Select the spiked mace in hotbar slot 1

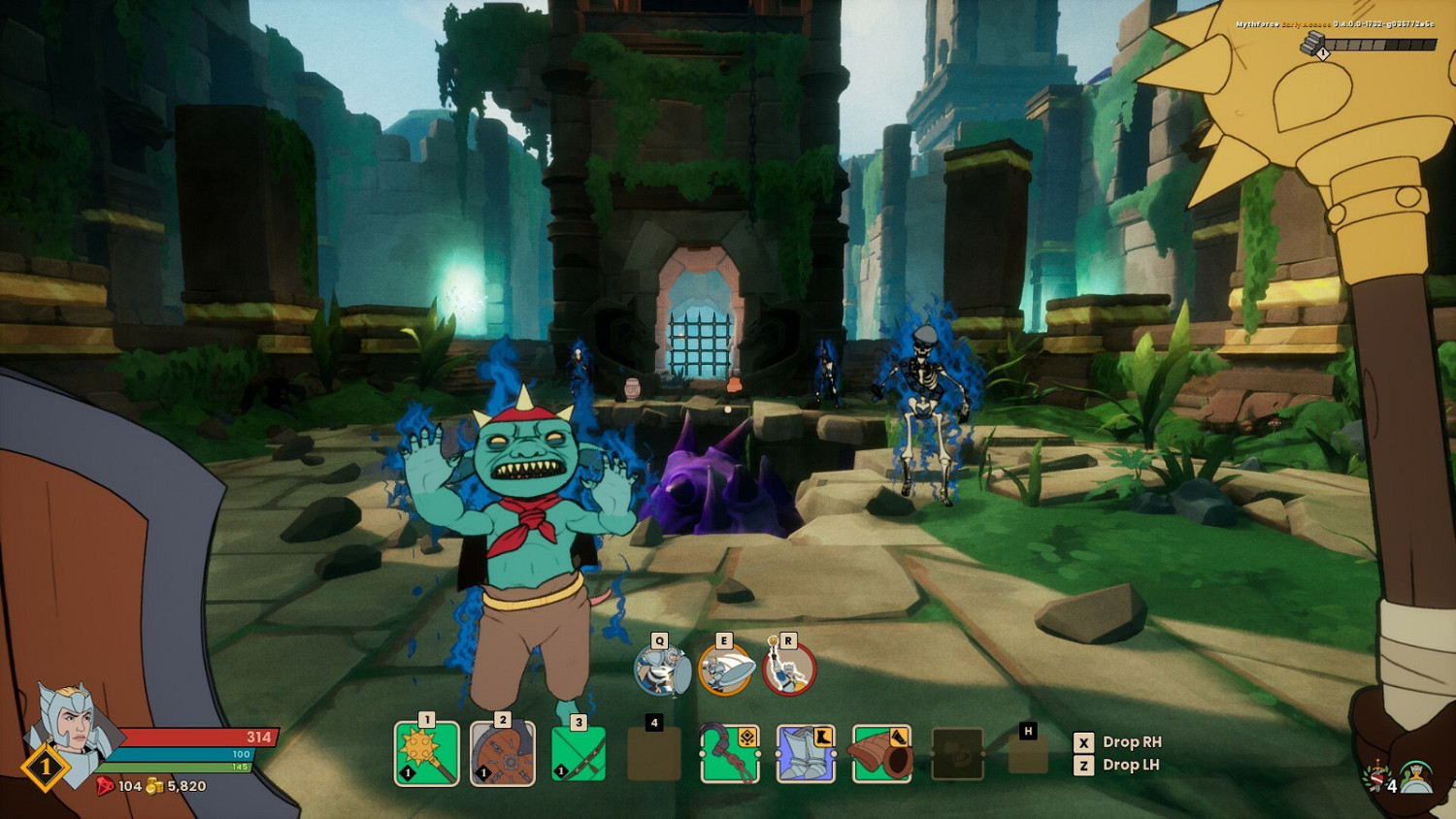pos(427,755)
